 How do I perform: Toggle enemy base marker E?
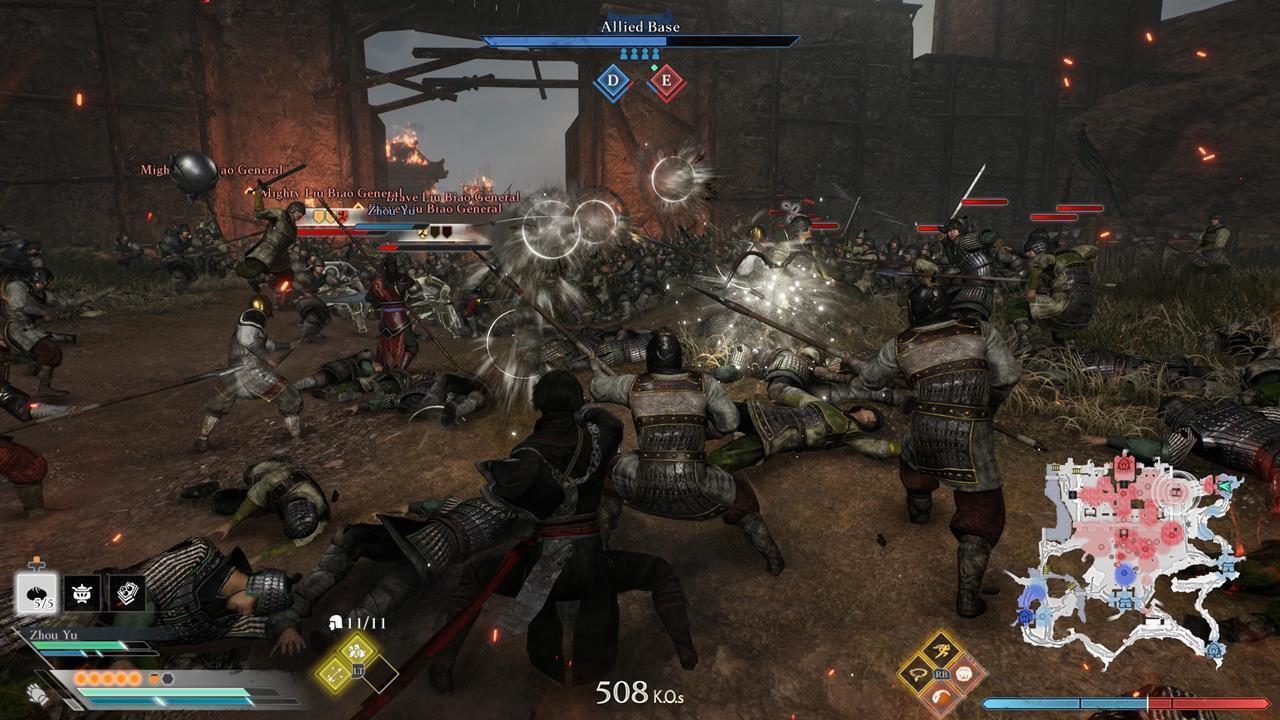coord(667,80)
